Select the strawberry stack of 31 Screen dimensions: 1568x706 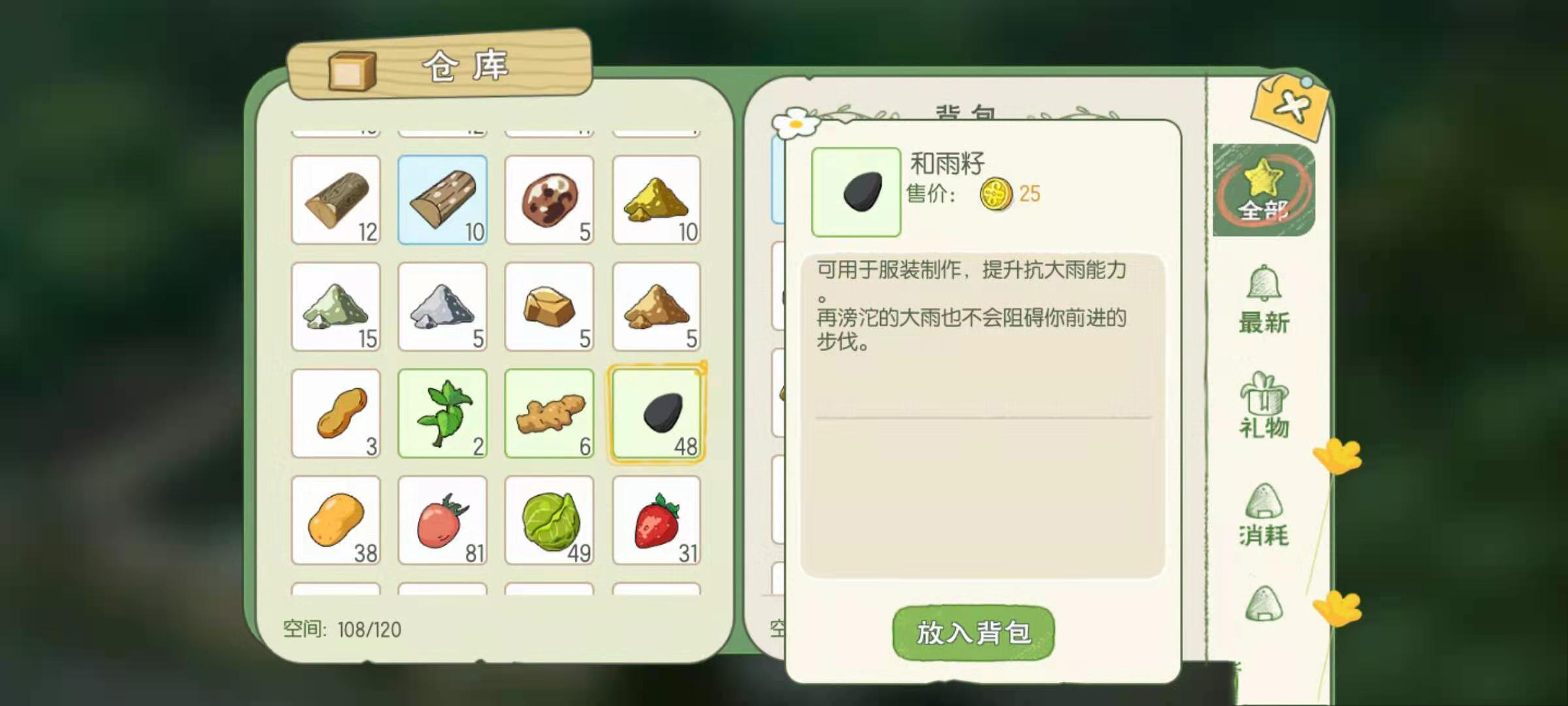click(x=657, y=521)
